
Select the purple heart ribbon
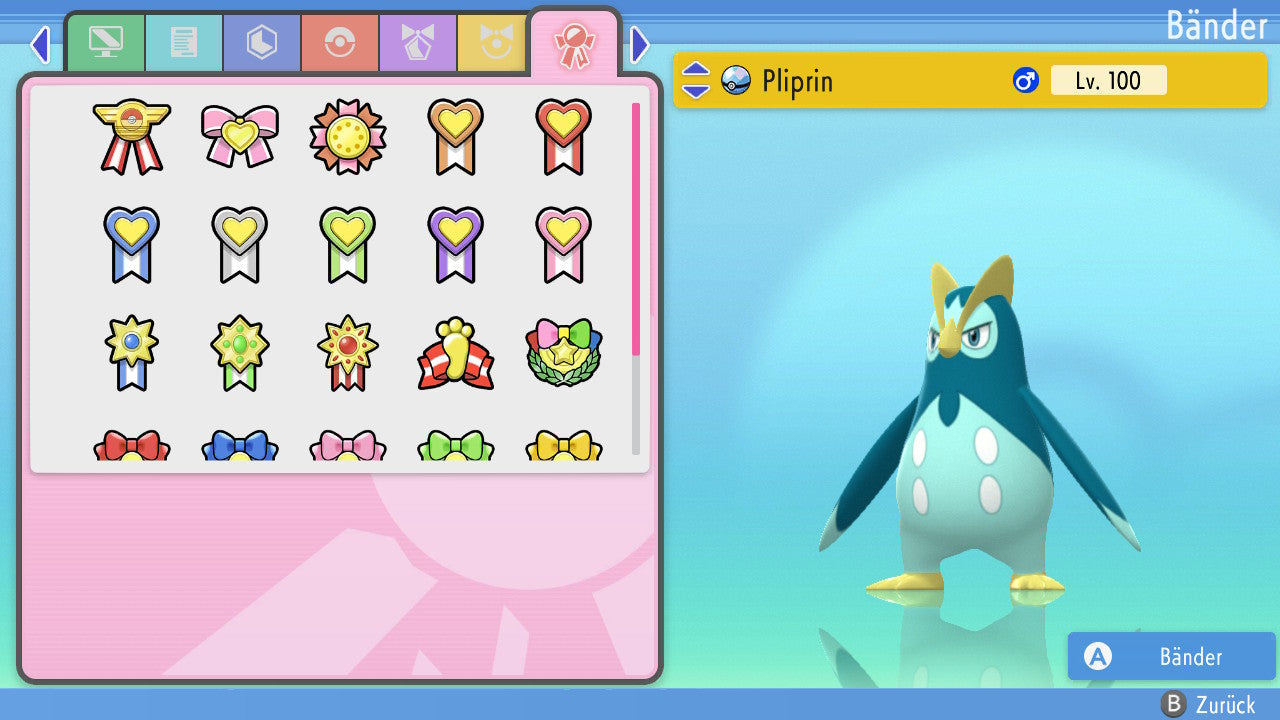point(456,243)
